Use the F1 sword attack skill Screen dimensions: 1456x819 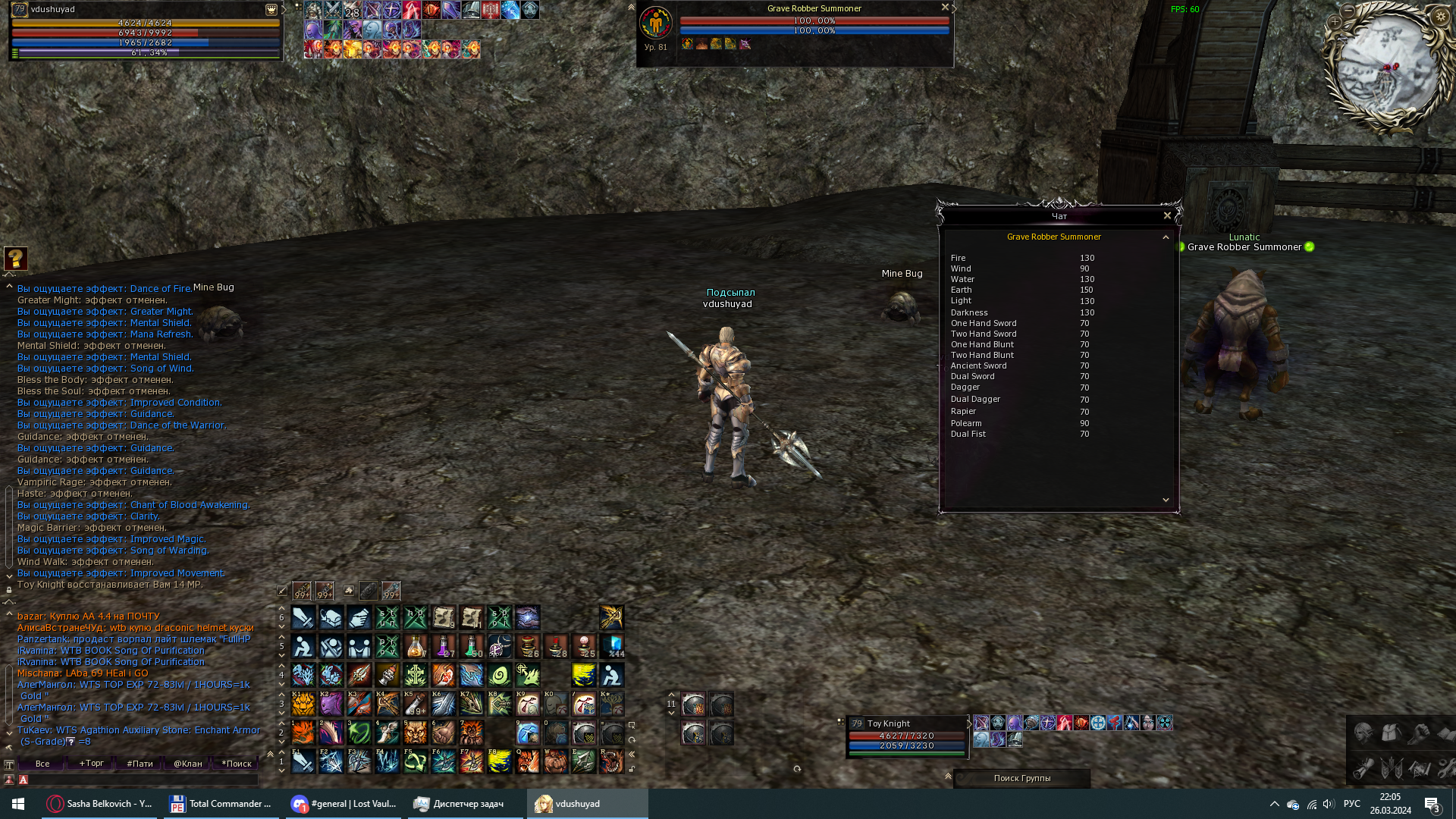(x=303, y=761)
